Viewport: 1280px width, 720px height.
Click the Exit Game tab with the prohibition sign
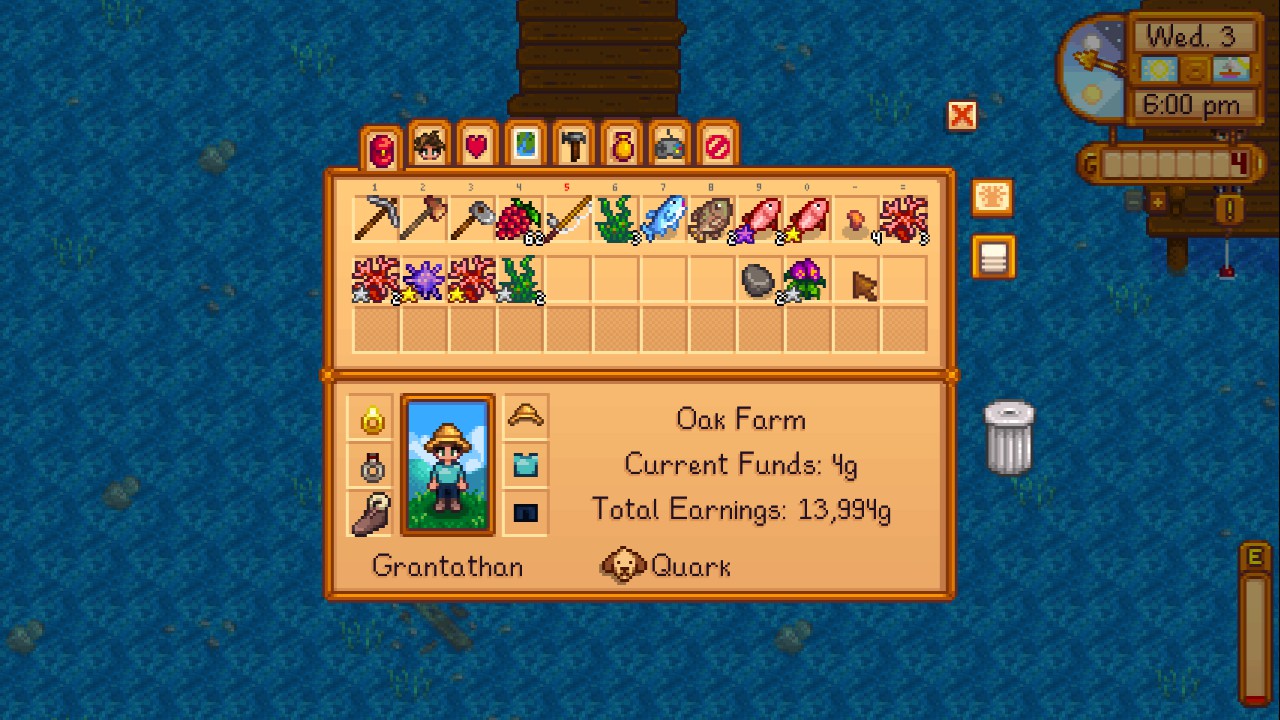pos(717,143)
